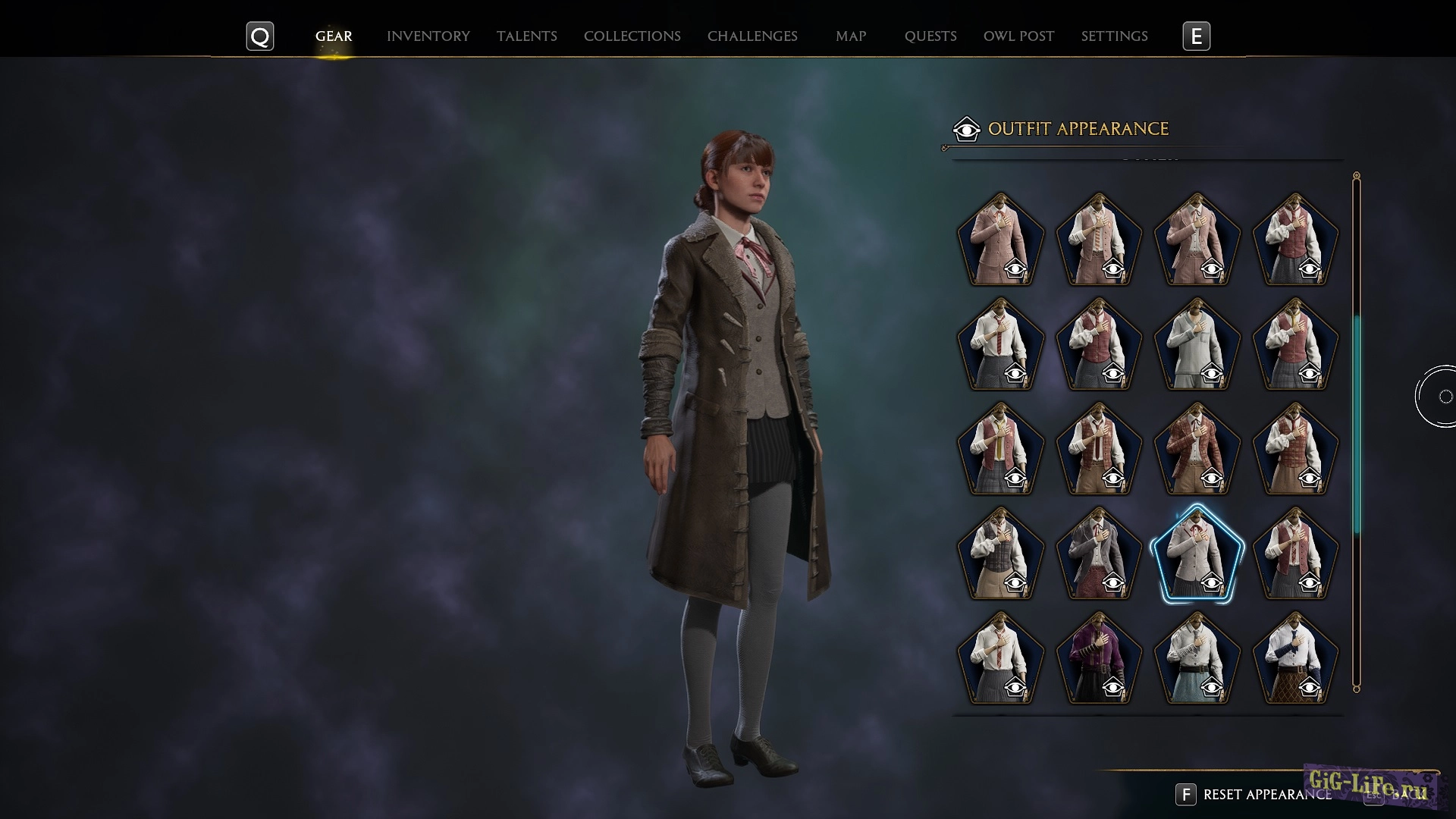Pick the white shirt with light blue skirt
The width and height of the screenshot is (1456, 819).
click(x=1197, y=658)
